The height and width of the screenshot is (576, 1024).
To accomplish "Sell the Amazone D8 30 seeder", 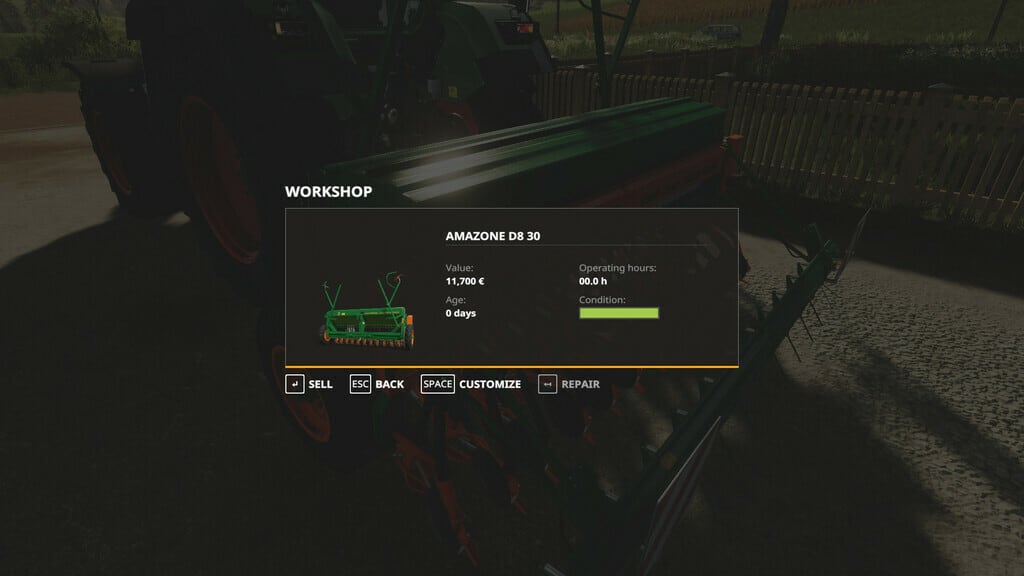I will pos(309,384).
